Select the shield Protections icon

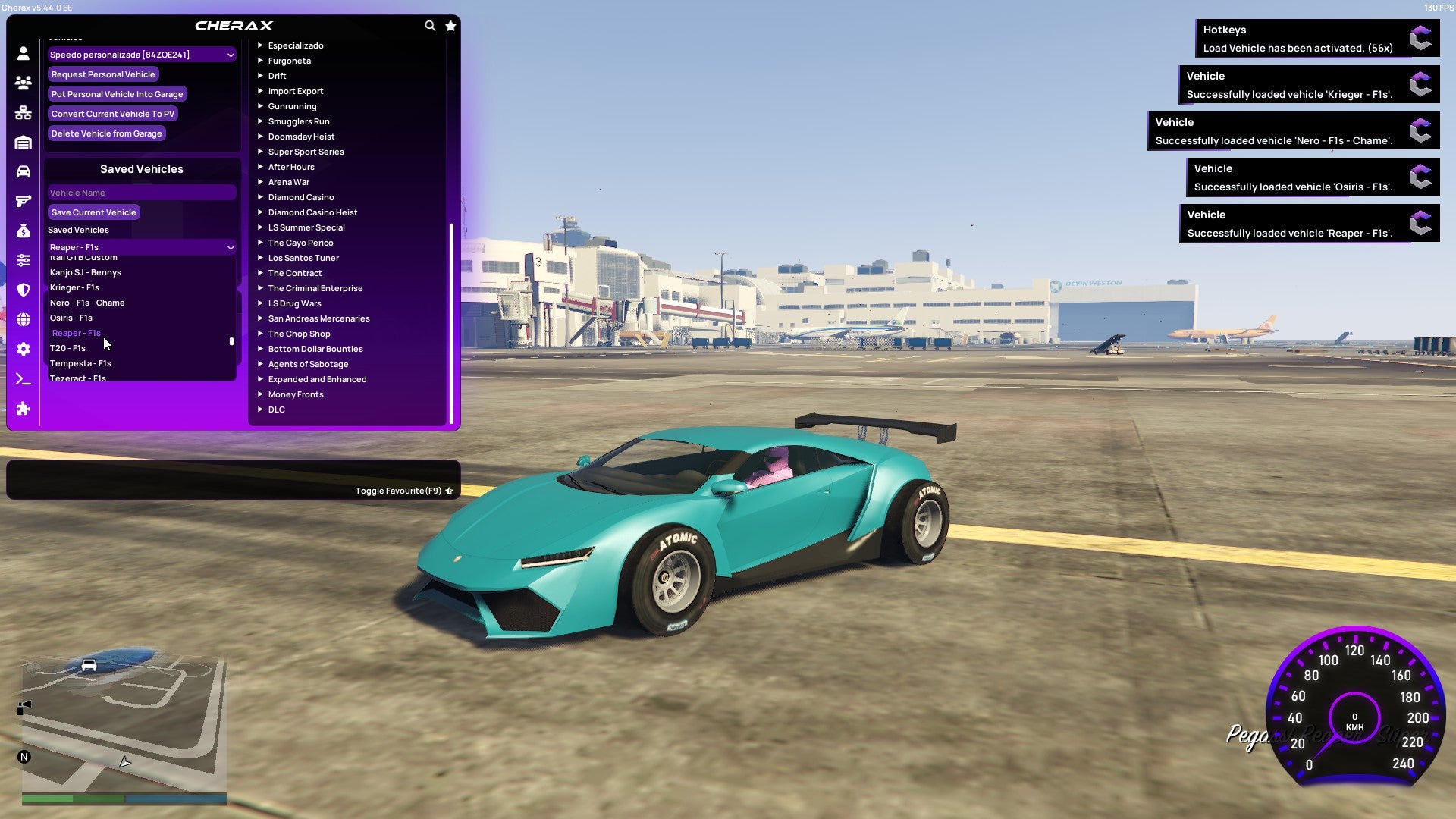23,290
